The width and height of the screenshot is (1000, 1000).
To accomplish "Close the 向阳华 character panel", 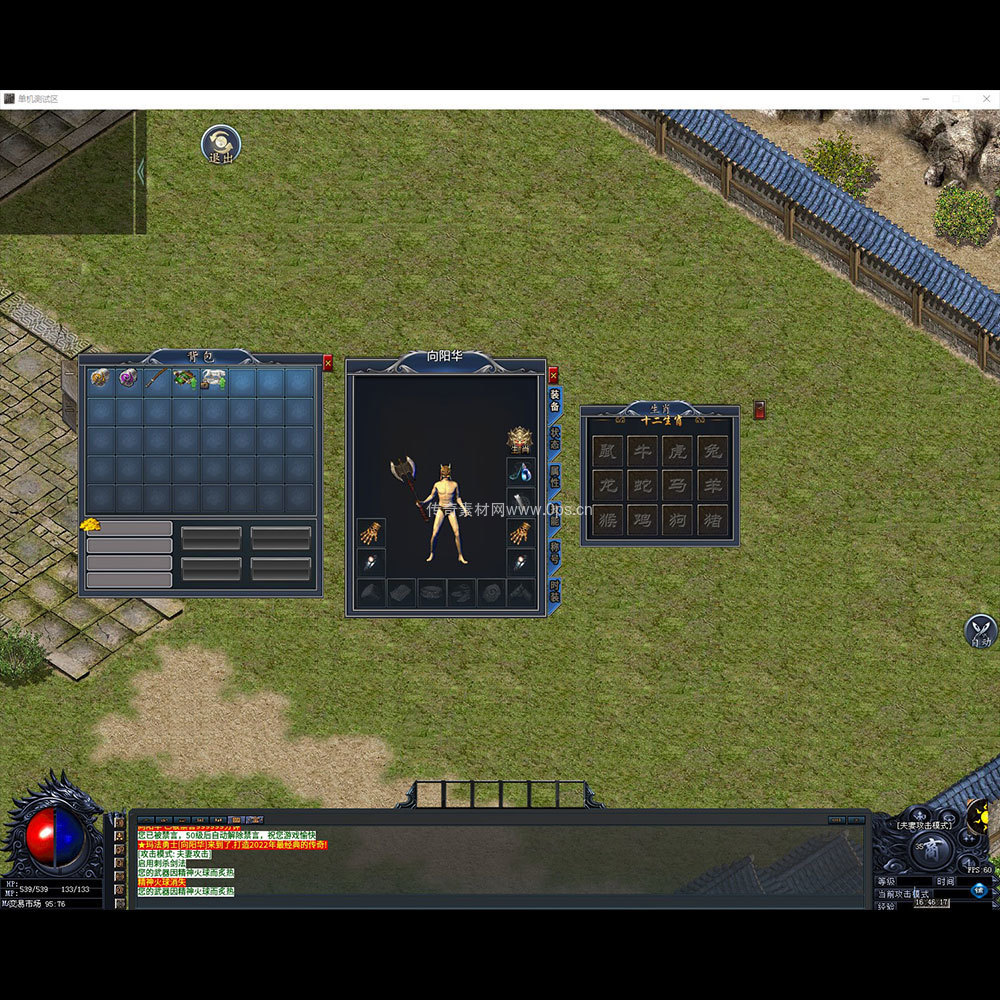I will [x=553, y=376].
